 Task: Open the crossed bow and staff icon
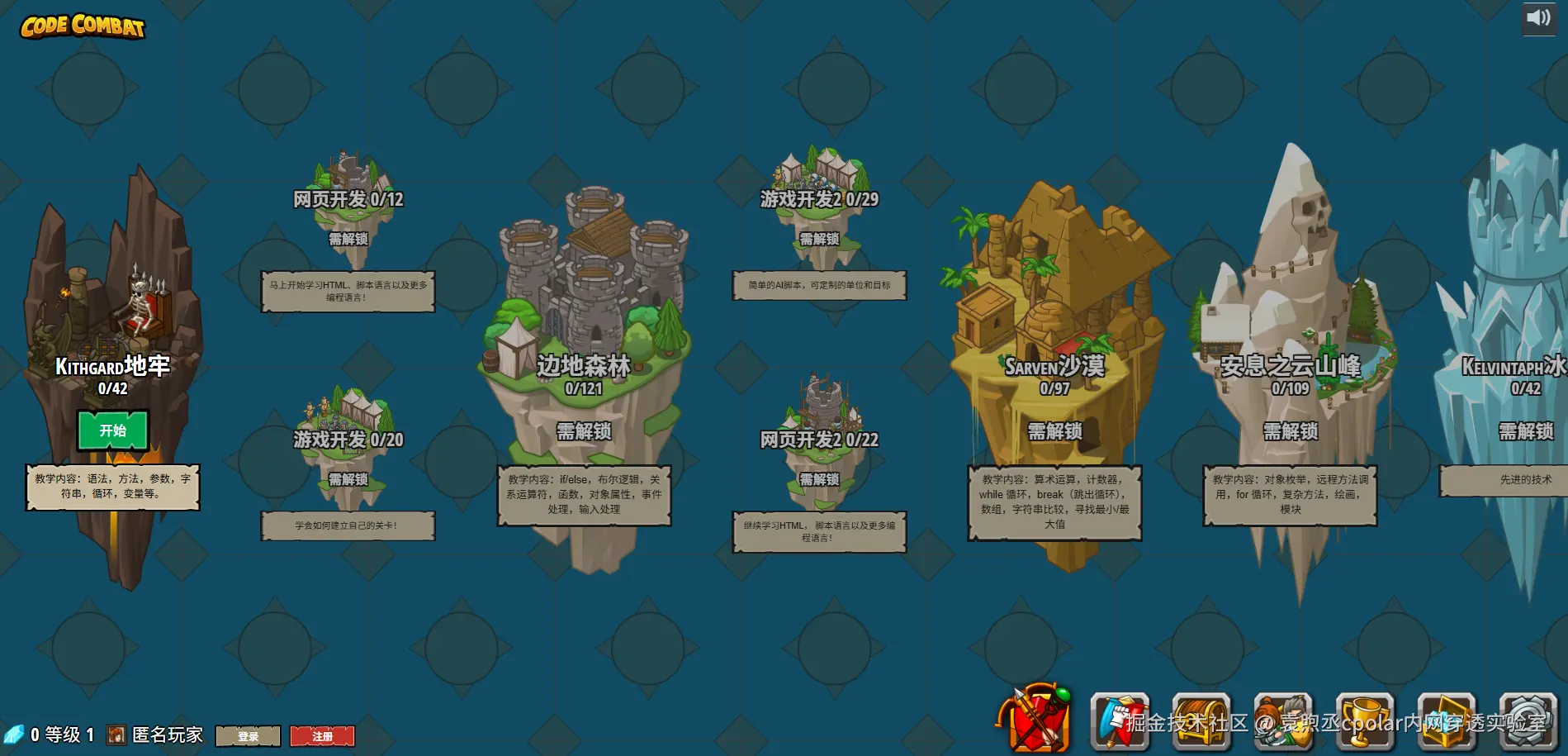pyautogui.click(x=1036, y=720)
